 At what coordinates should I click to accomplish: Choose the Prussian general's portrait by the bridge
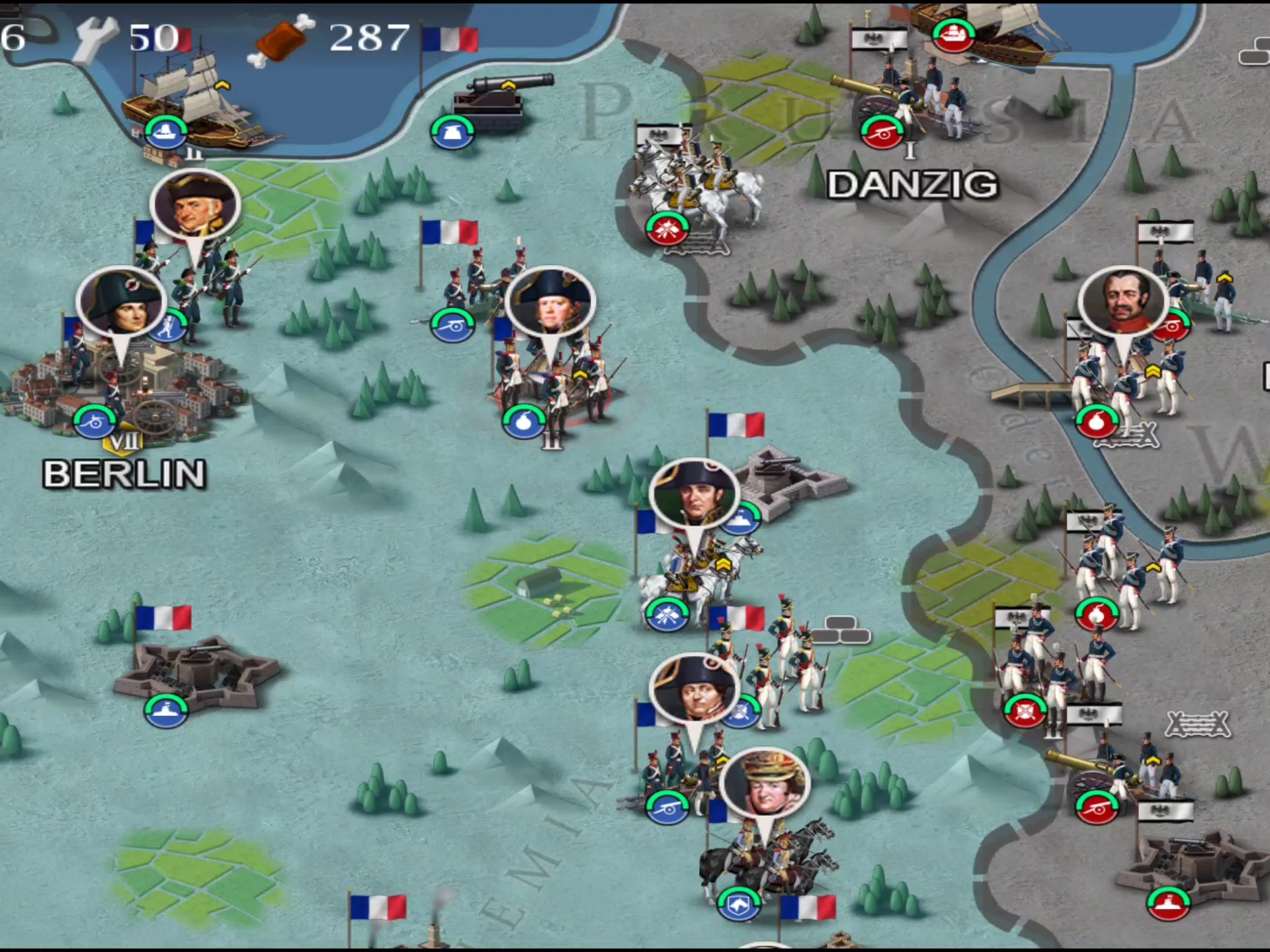click(x=1122, y=301)
